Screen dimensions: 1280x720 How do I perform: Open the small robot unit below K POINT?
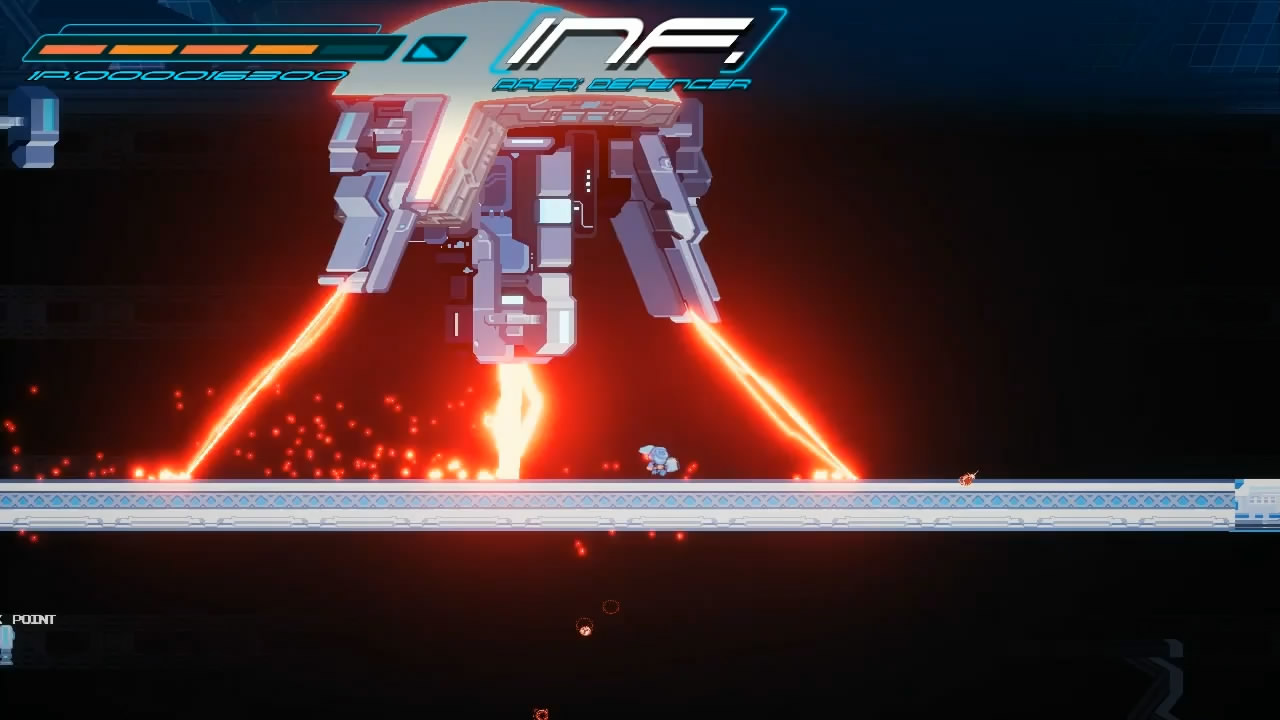(7, 645)
